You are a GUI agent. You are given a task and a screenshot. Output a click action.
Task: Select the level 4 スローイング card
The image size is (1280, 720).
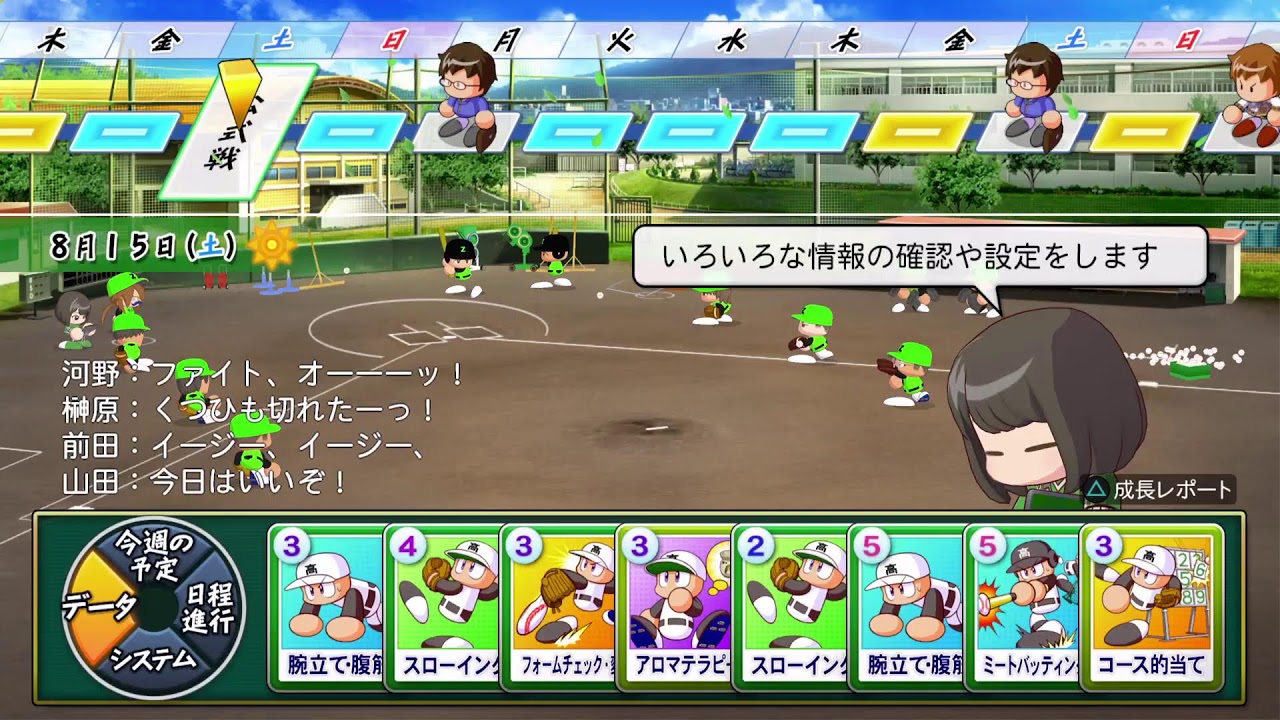coord(443,607)
